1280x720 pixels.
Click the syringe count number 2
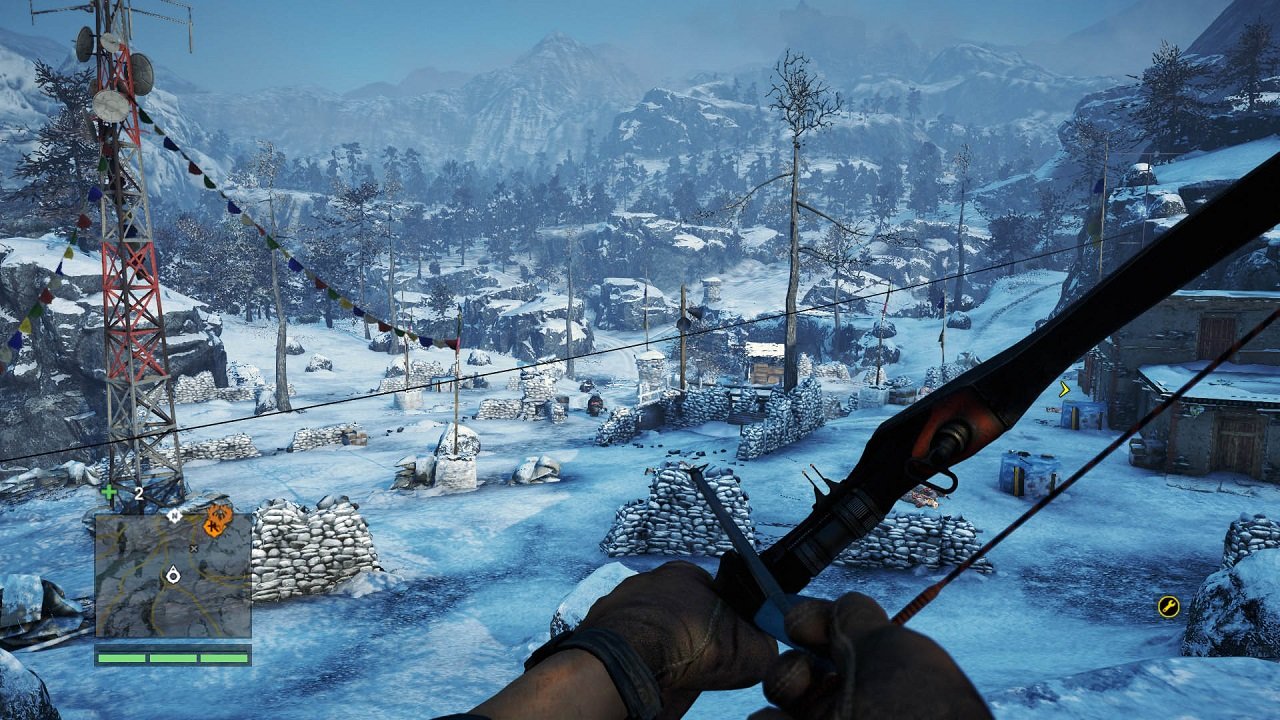(x=137, y=492)
